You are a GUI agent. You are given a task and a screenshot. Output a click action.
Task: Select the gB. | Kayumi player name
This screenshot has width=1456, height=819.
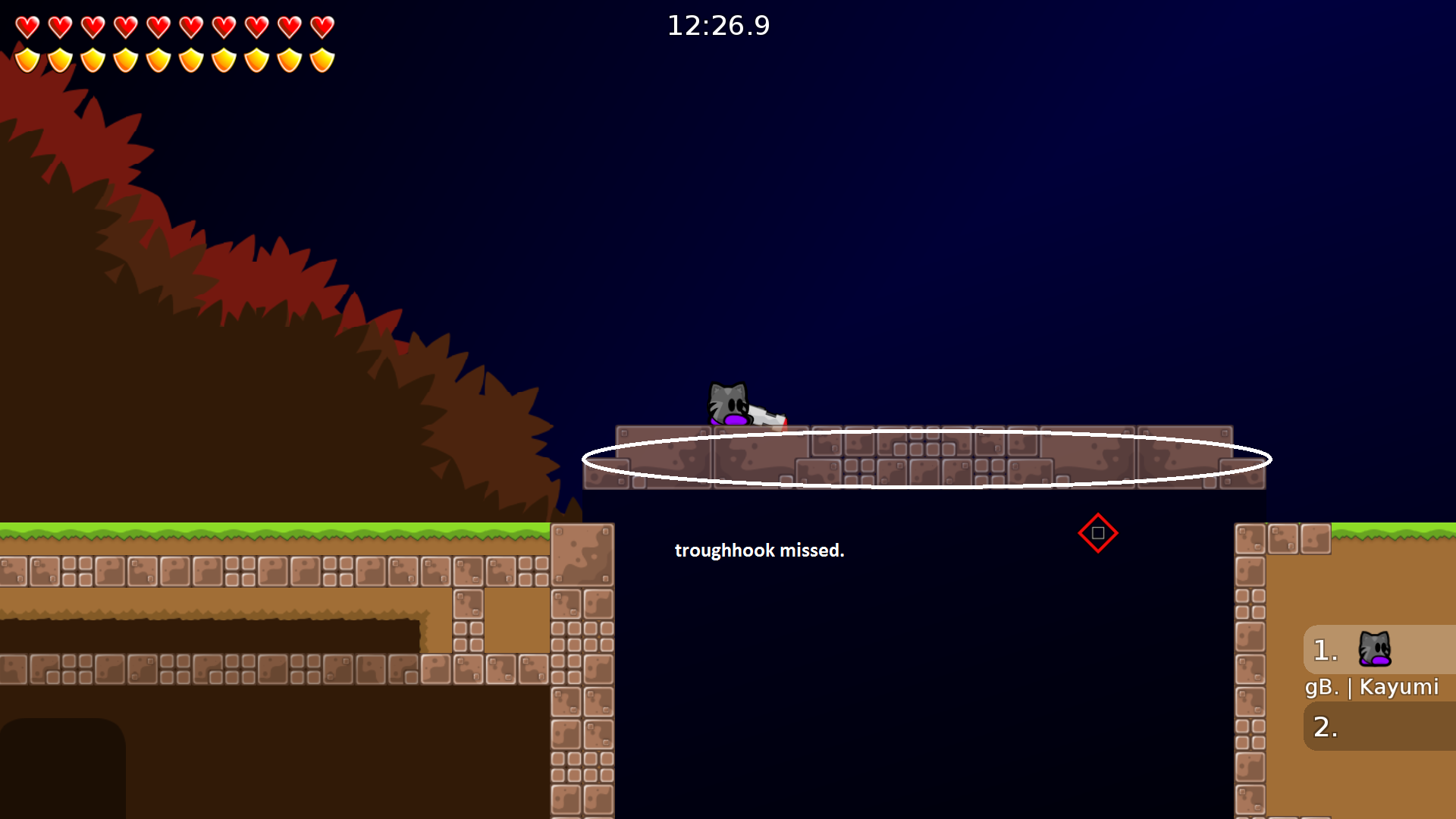pyautogui.click(x=1373, y=687)
